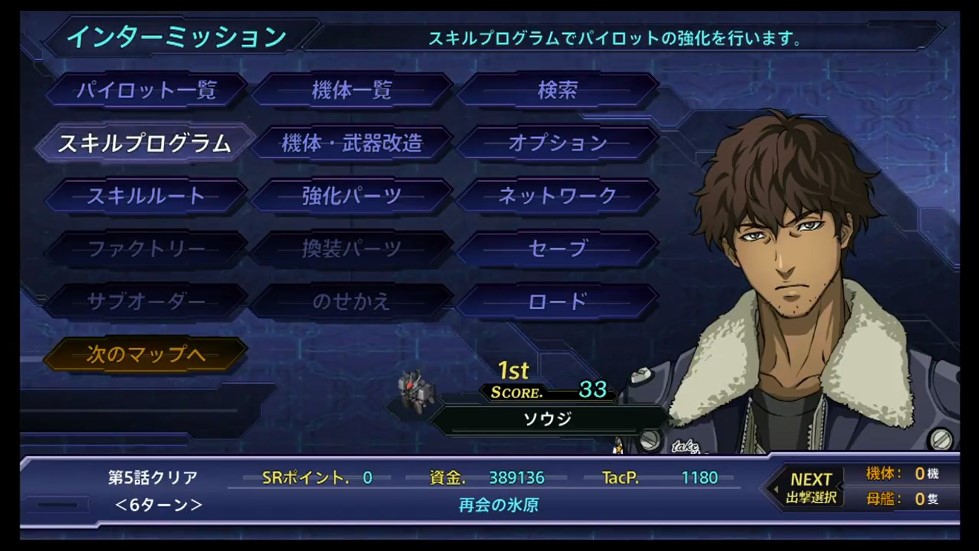Open the パイロット一覧 pilot list

tap(146, 90)
